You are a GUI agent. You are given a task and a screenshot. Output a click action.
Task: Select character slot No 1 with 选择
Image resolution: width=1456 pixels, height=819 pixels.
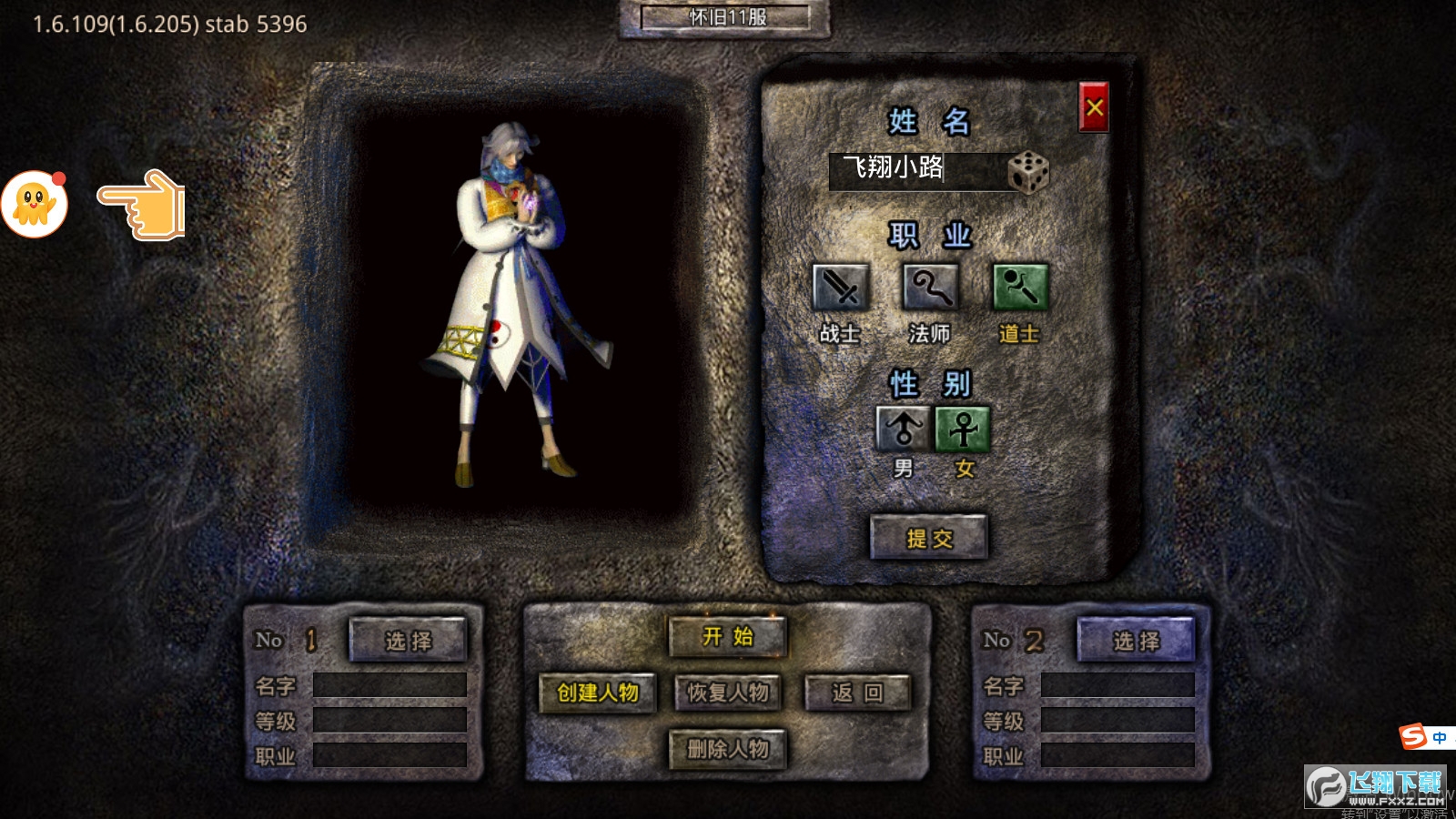(x=408, y=641)
